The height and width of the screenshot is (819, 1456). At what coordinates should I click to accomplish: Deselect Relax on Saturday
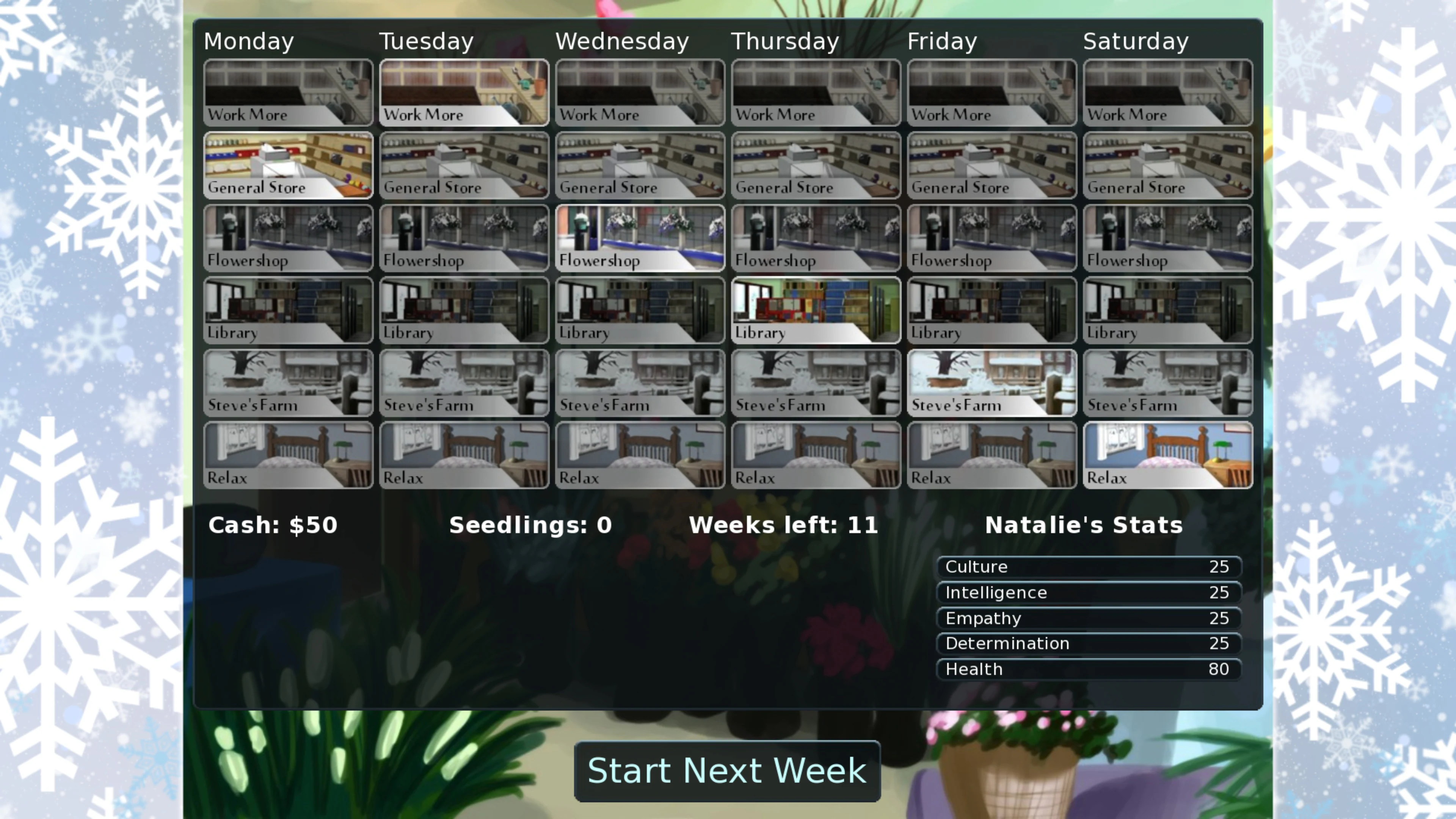pos(1167,455)
